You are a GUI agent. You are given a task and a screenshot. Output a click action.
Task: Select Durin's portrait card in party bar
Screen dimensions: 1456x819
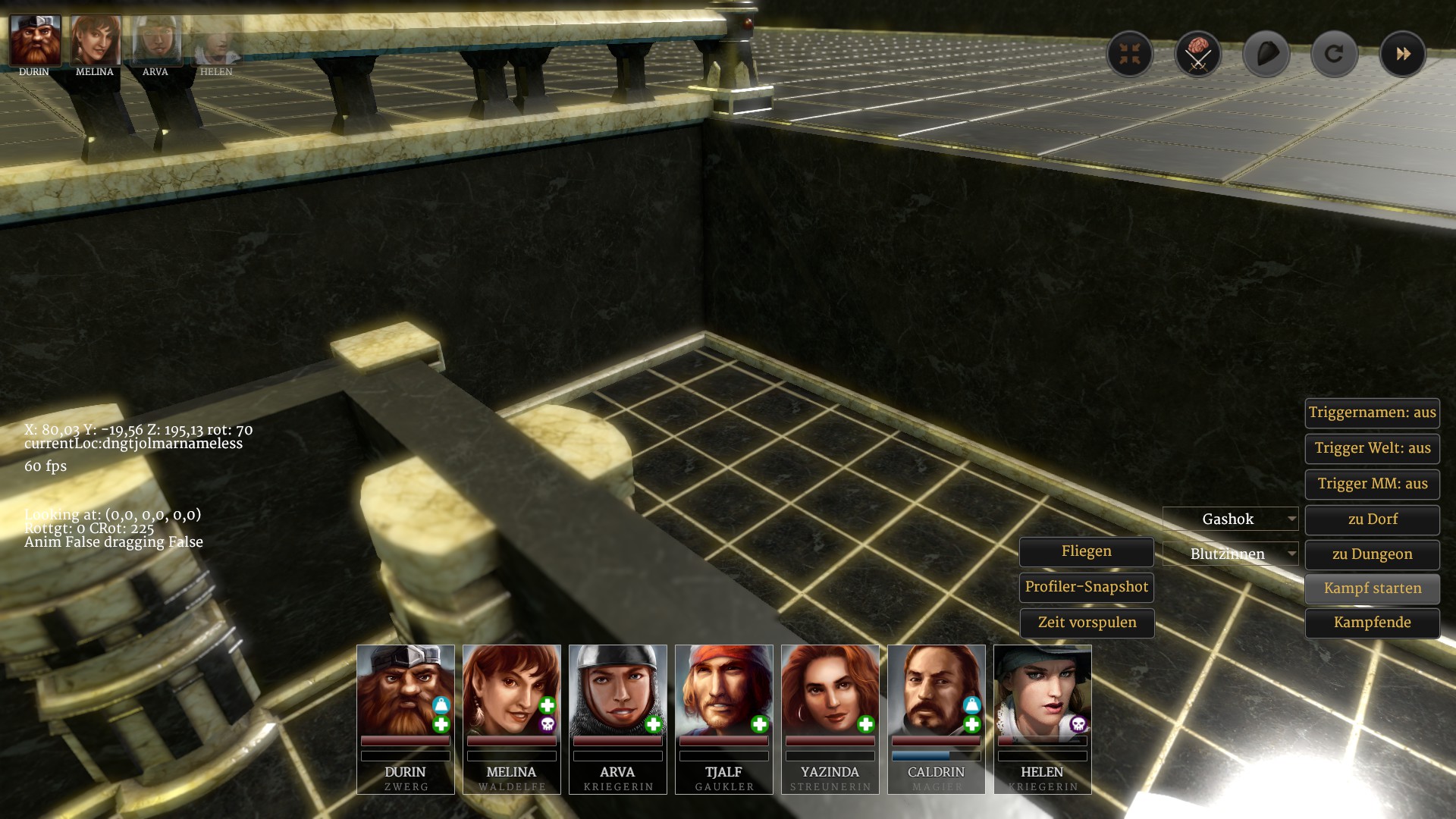pos(406,690)
